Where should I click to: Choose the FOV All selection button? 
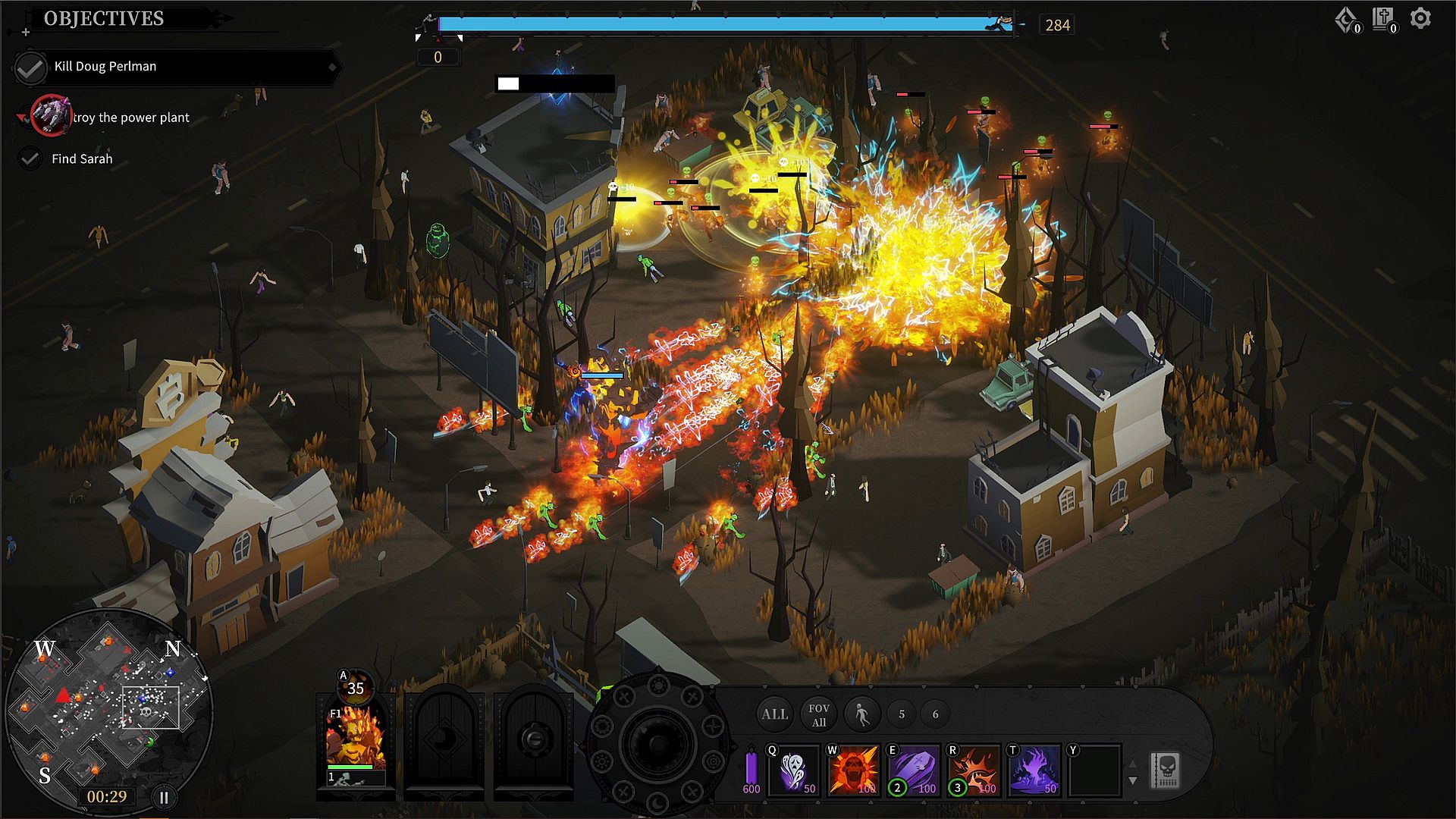point(818,714)
